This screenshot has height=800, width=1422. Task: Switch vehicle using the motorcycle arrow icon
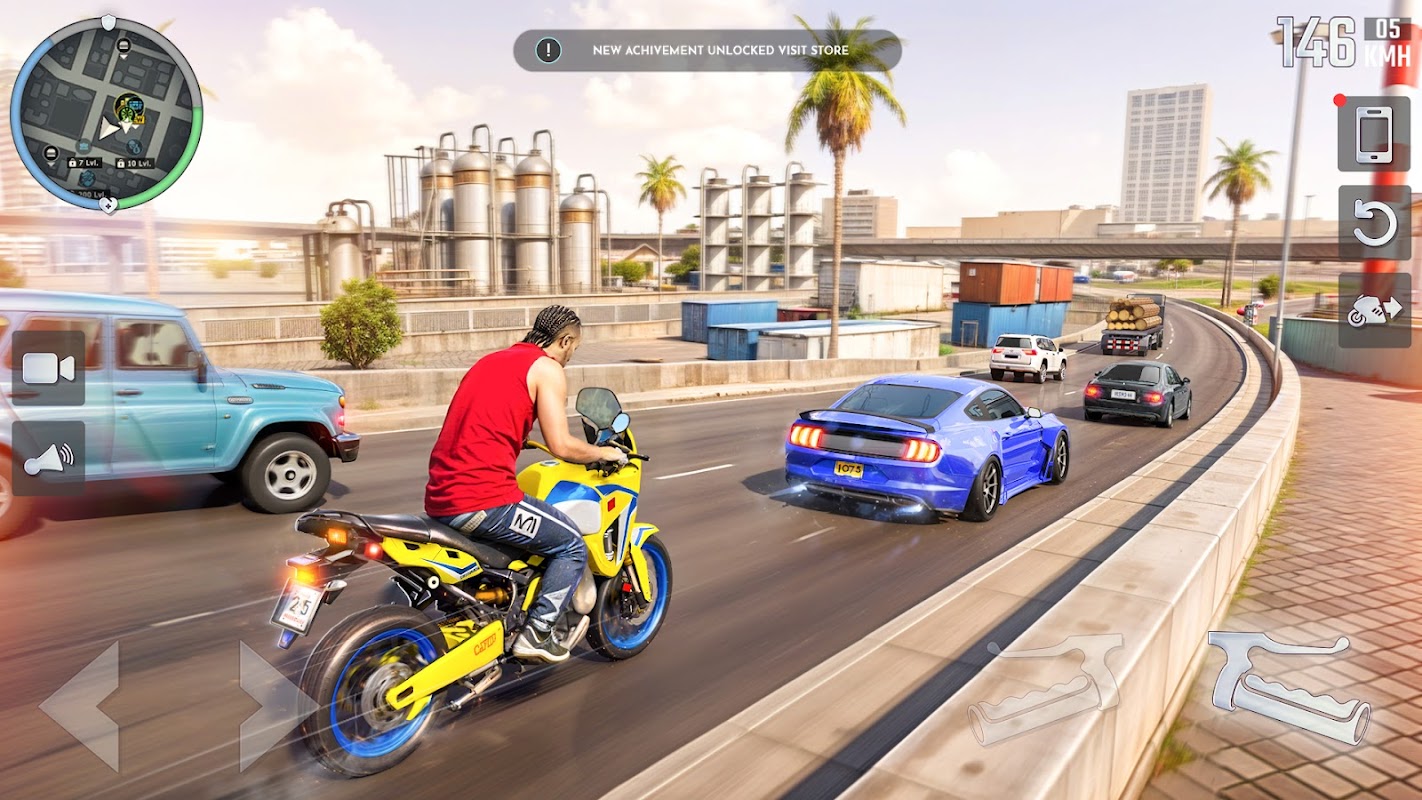tap(1374, 310)
